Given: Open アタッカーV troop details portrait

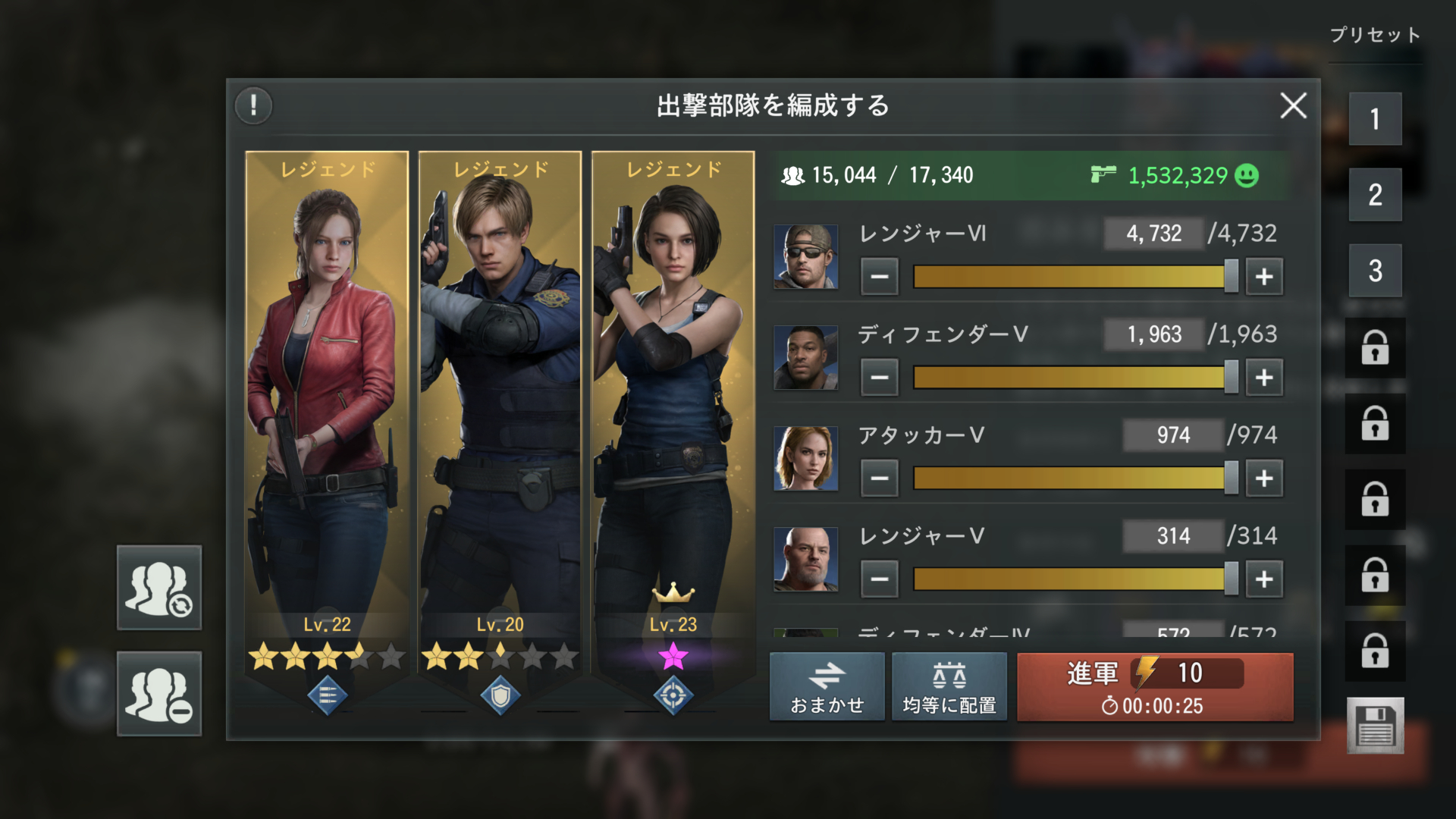Looking at the screenshot, I should coord(806,460).
